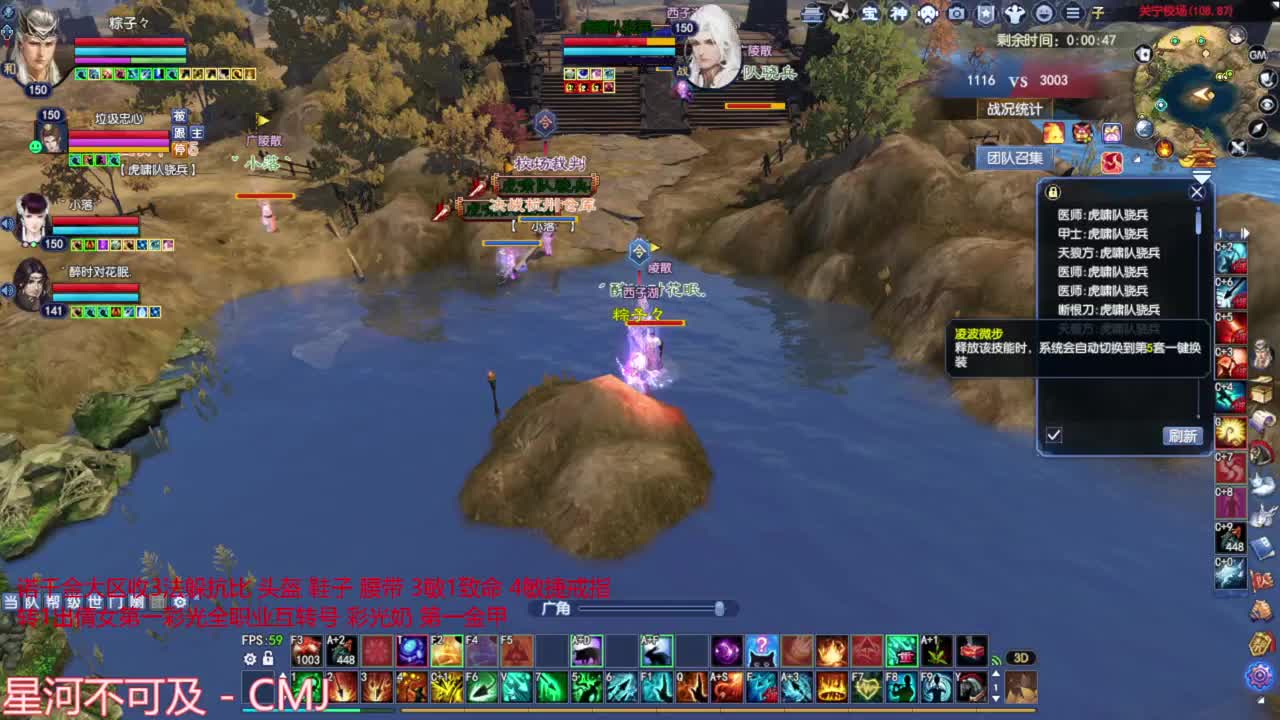Viewport: 1280px width, 720px height.
Task: Toggle the lock icon on the team panel
Action: click(1053, 192)
